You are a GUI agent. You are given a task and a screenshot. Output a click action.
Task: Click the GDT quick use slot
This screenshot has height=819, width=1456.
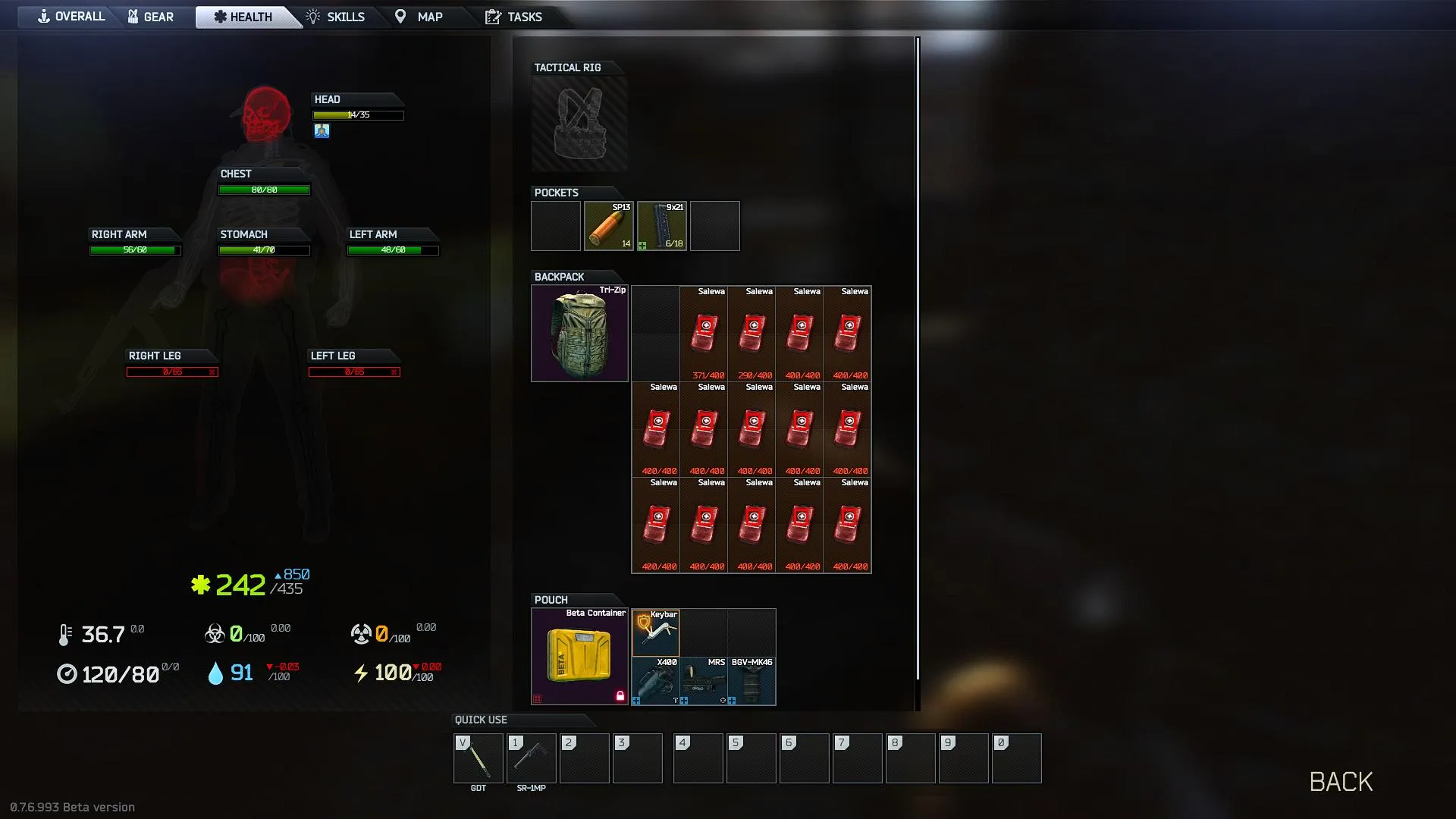click(478, 758)
